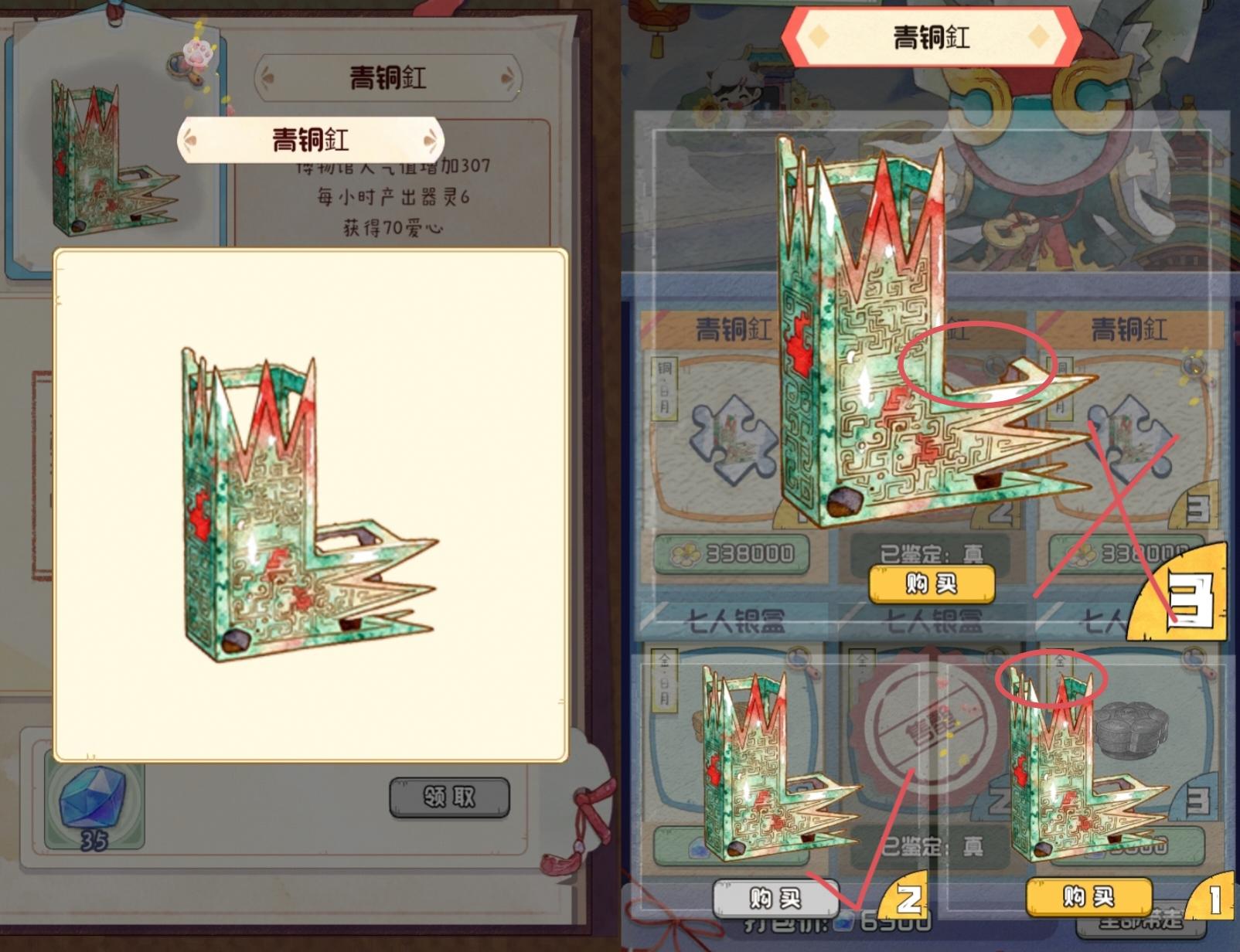Click the enlarged 青铜釭 artifact preview image
Viewport: 1240px width, 952px height.
[x=309, y=502]
